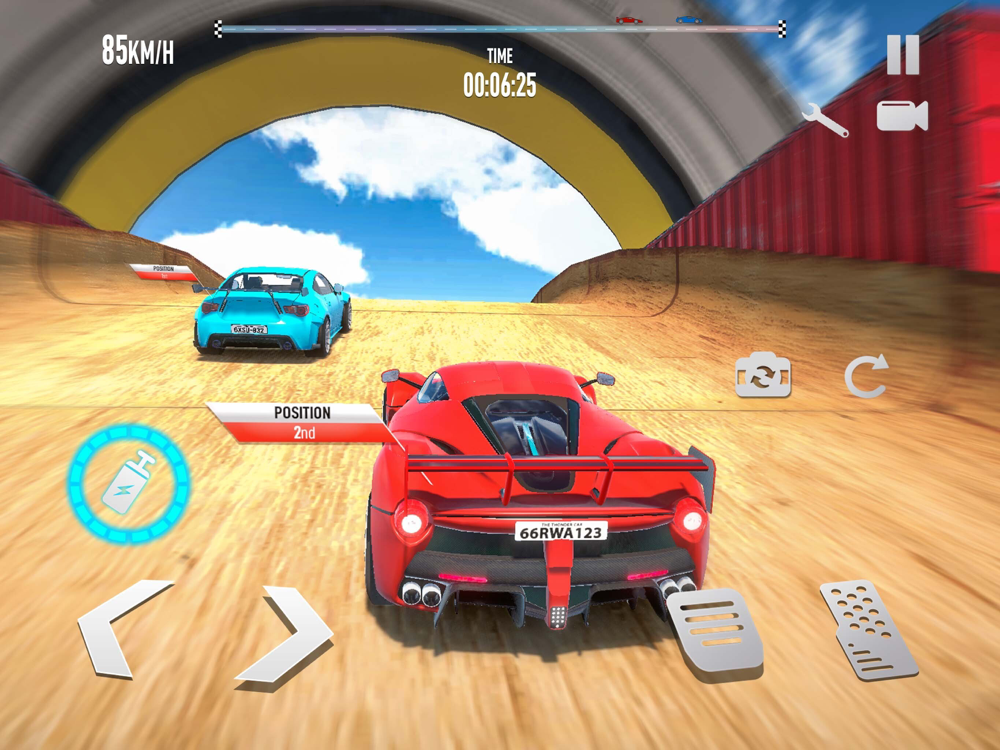Switch camera view with the camera-swap icon

tap(763, 376)
